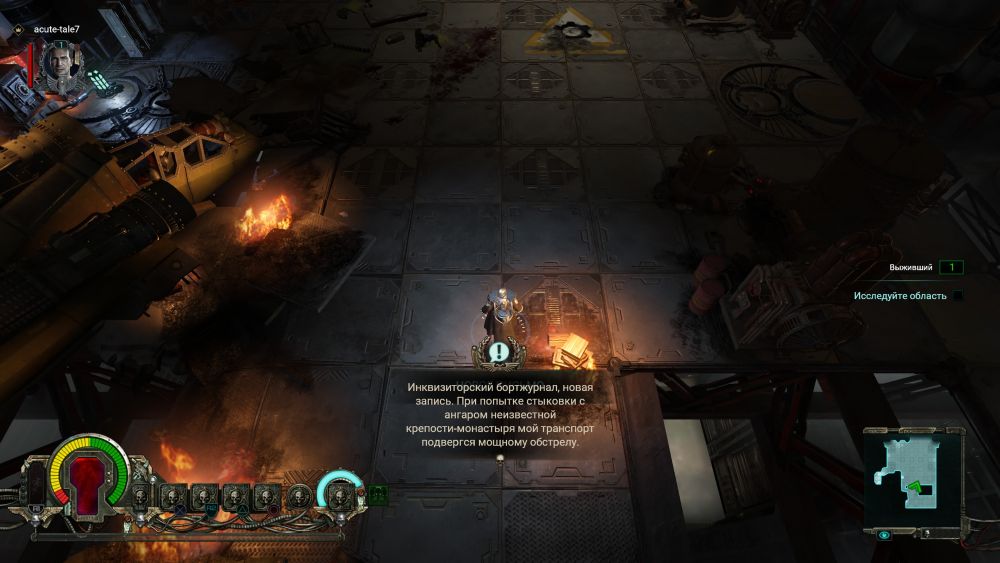This screenshot has width=1000, height=563.
Task: Click the green icon beside the skill bar
Action: tap(378, 492)
